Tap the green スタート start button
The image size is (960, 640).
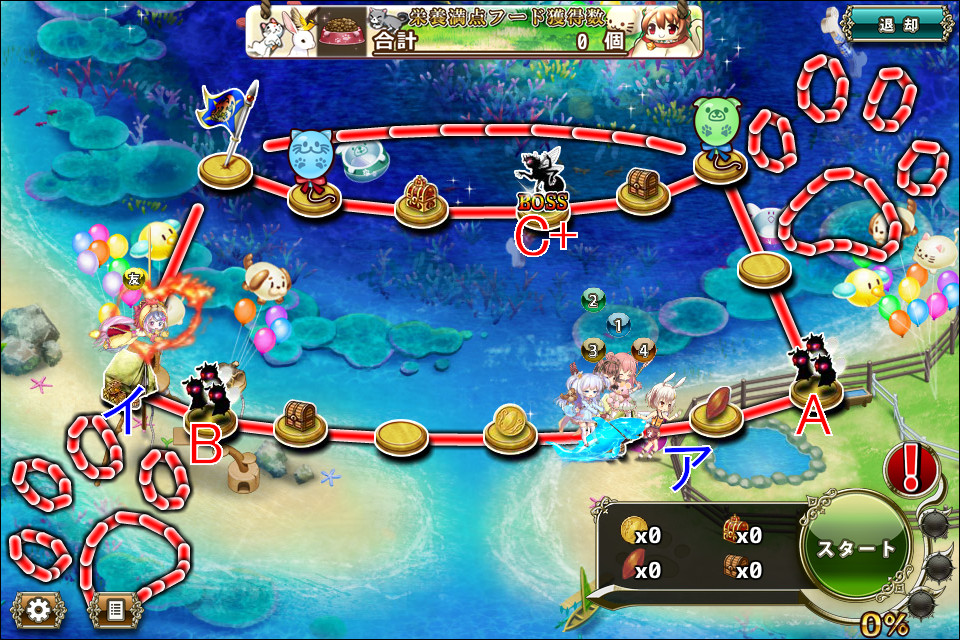pos(856,548)
